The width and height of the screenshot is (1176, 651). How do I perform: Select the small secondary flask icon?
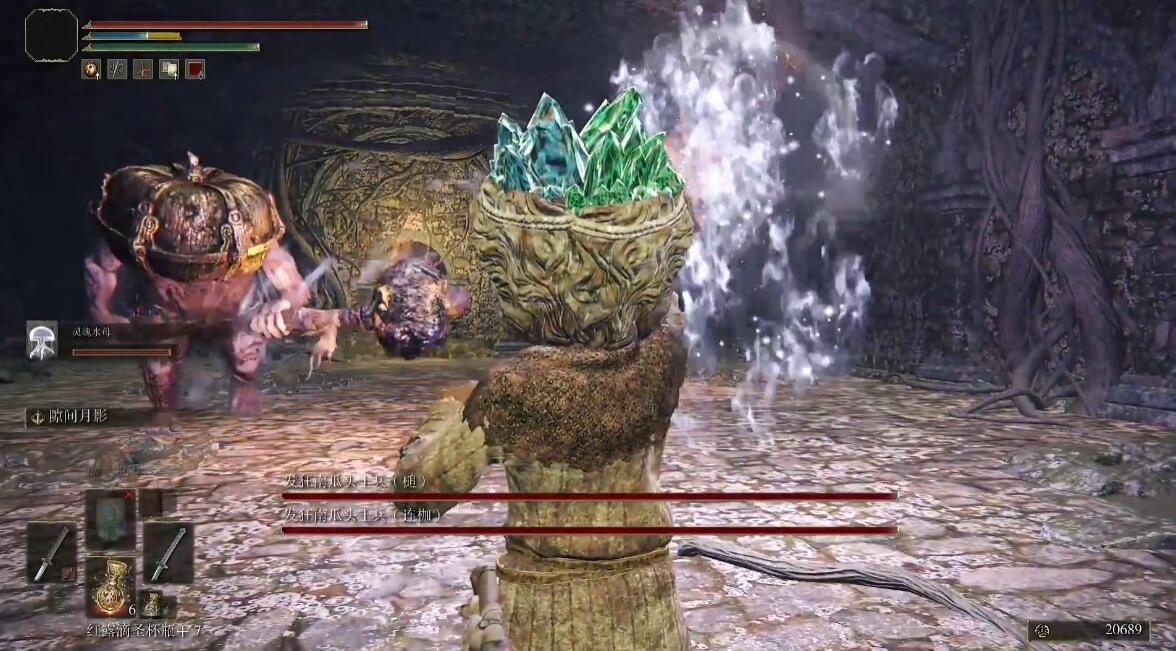coord(151,604)
